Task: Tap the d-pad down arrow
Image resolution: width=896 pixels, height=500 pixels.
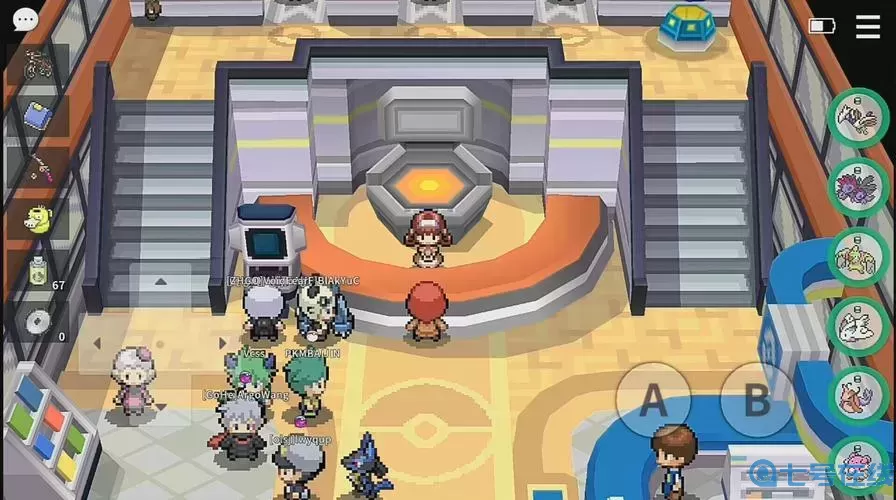Action: (159, 405)
